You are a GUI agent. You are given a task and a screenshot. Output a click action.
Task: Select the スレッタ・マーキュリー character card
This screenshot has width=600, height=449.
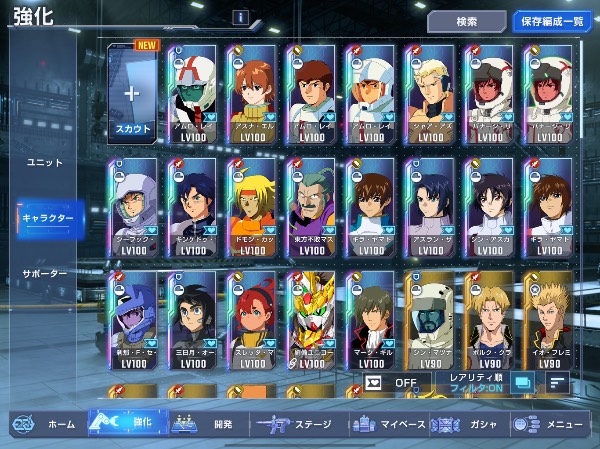251,320
